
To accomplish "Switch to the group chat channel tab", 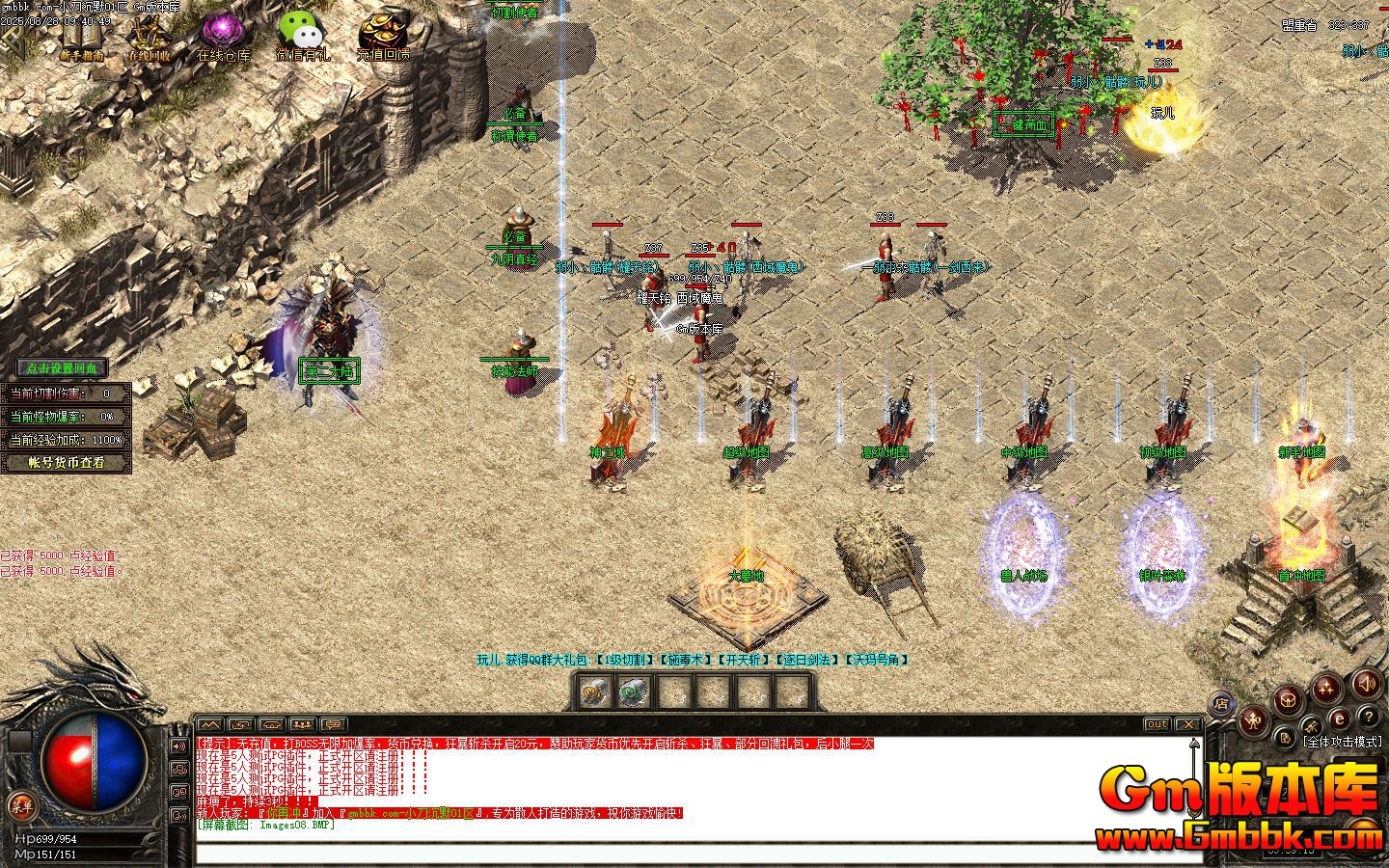I will [x=301, y=724].
